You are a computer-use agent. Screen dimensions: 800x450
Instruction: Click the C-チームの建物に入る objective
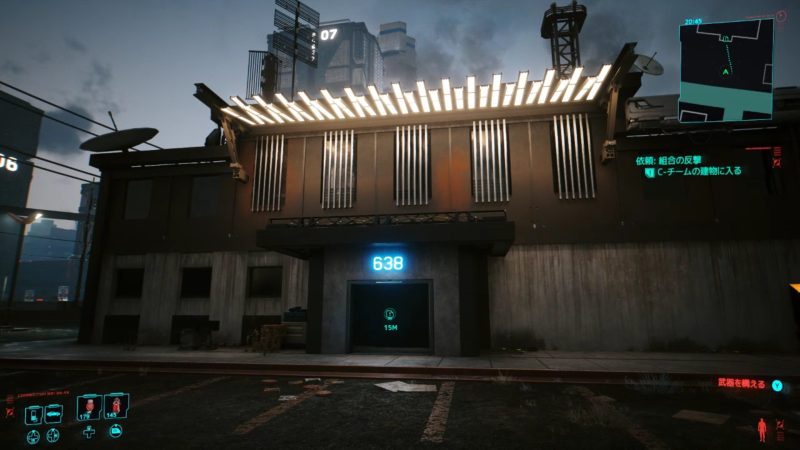click(698, 171)
